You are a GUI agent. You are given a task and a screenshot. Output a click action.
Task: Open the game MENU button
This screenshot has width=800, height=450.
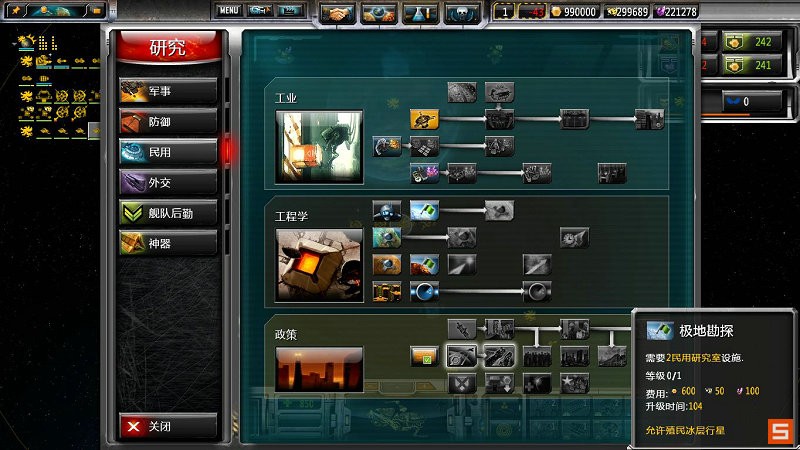pyautogui.click(x=229, y=10)
